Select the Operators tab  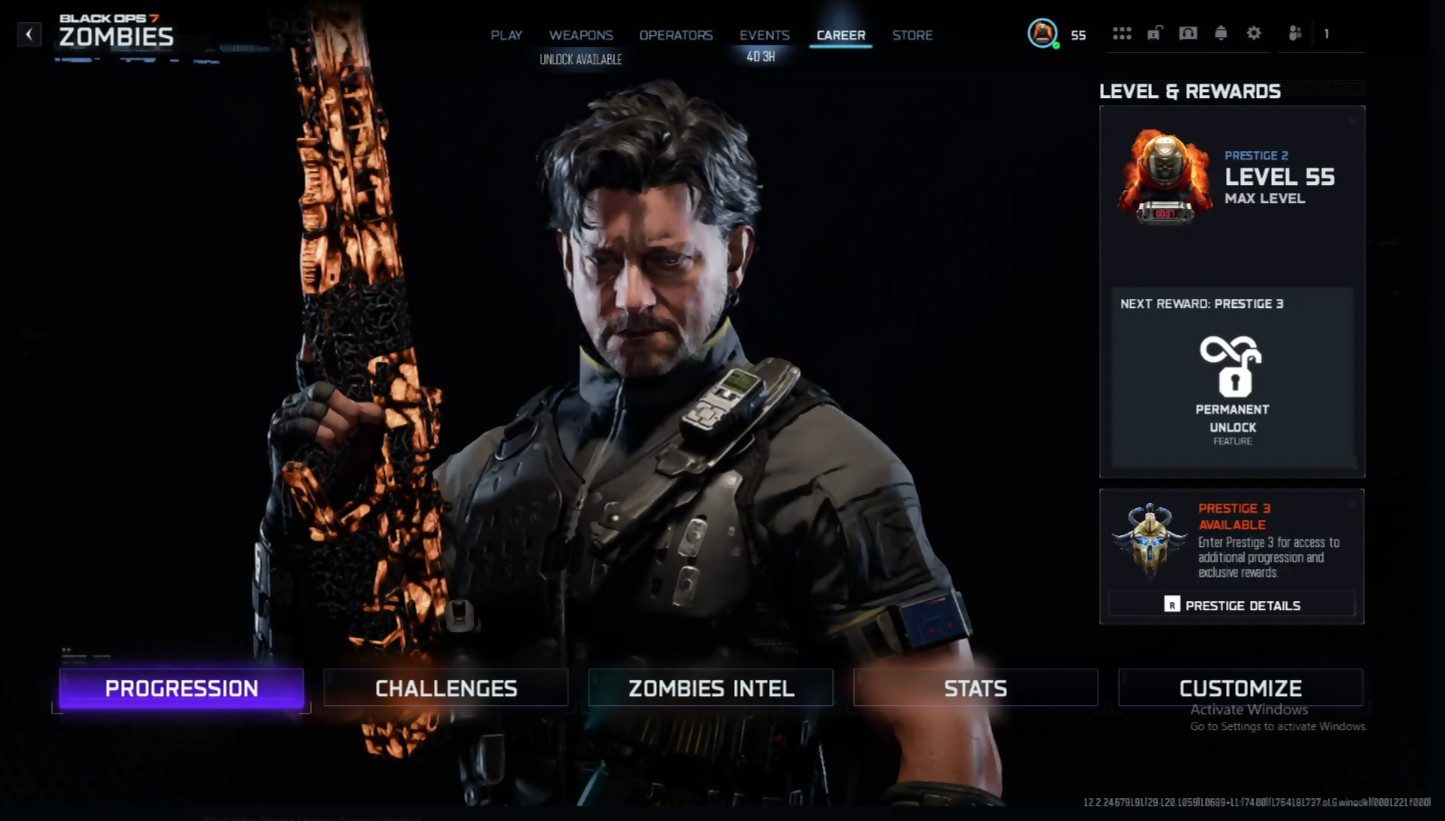676,35
